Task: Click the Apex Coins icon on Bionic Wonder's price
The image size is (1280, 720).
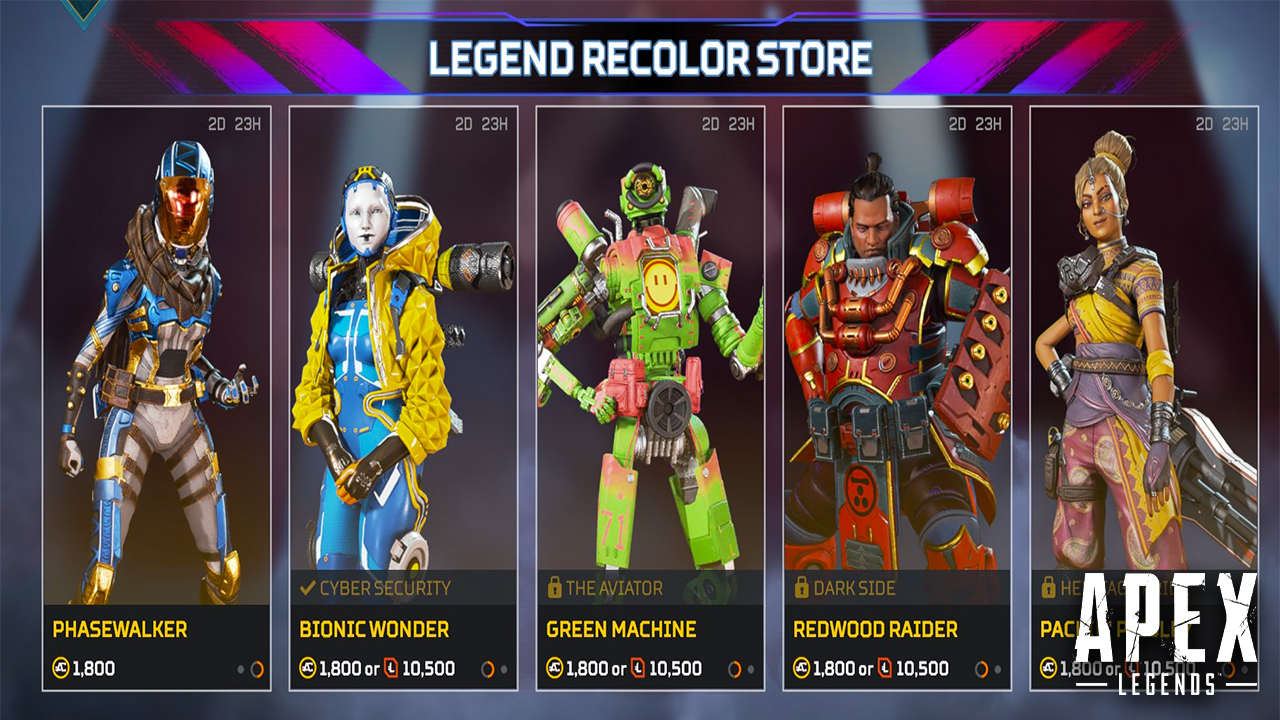Action: (308, 667)
